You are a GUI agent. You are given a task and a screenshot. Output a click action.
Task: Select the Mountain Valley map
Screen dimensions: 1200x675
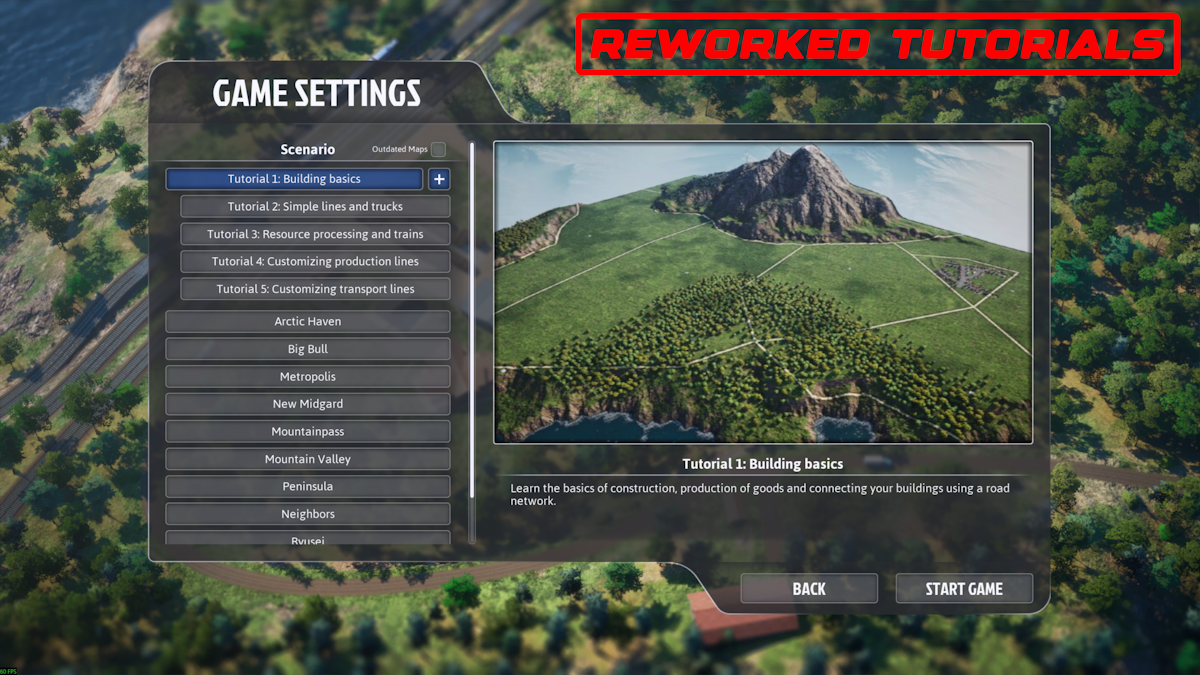pos(308,459)
